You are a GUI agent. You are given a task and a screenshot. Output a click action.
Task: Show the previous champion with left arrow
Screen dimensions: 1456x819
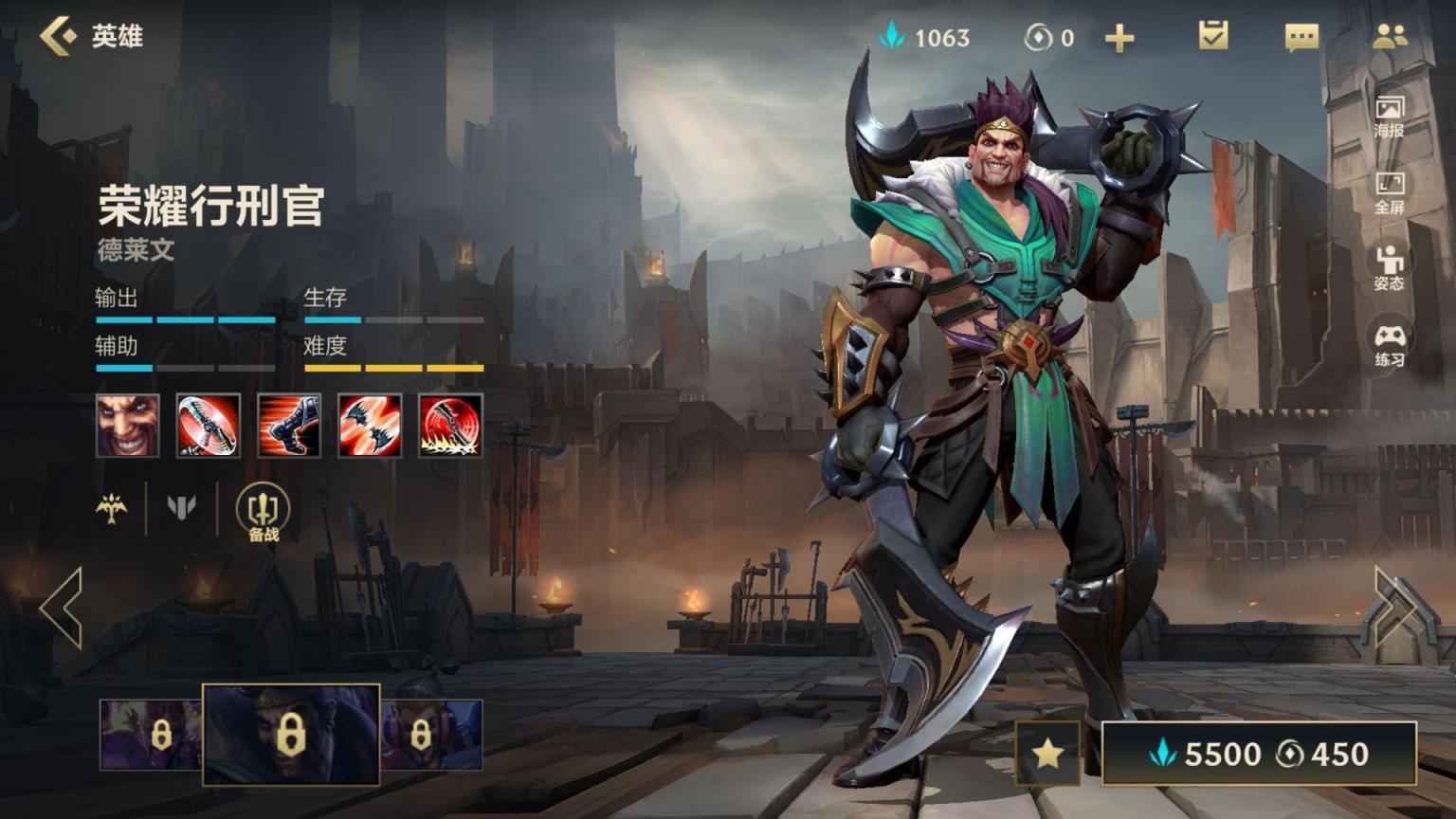pyautogui.click(x=63, y=608)
